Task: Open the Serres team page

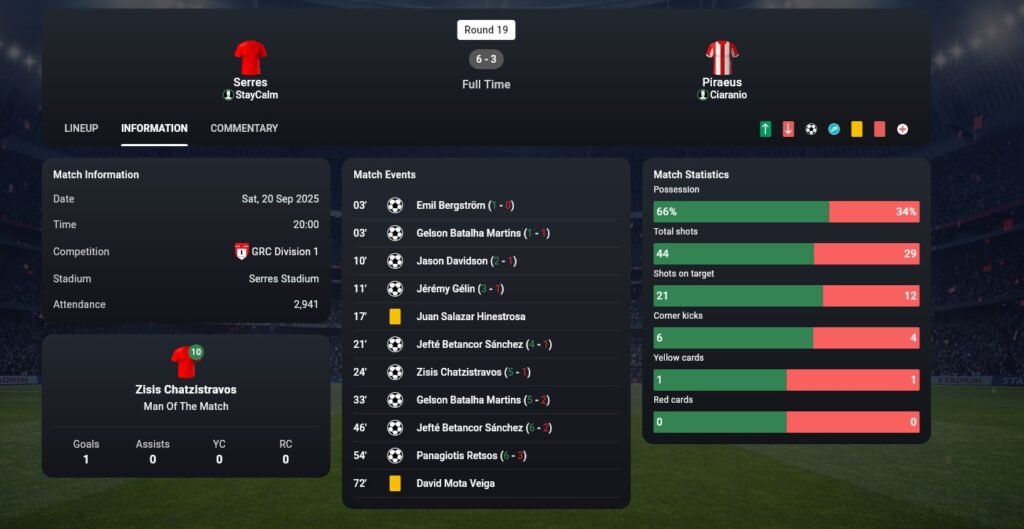Action: tap(250, 82)
